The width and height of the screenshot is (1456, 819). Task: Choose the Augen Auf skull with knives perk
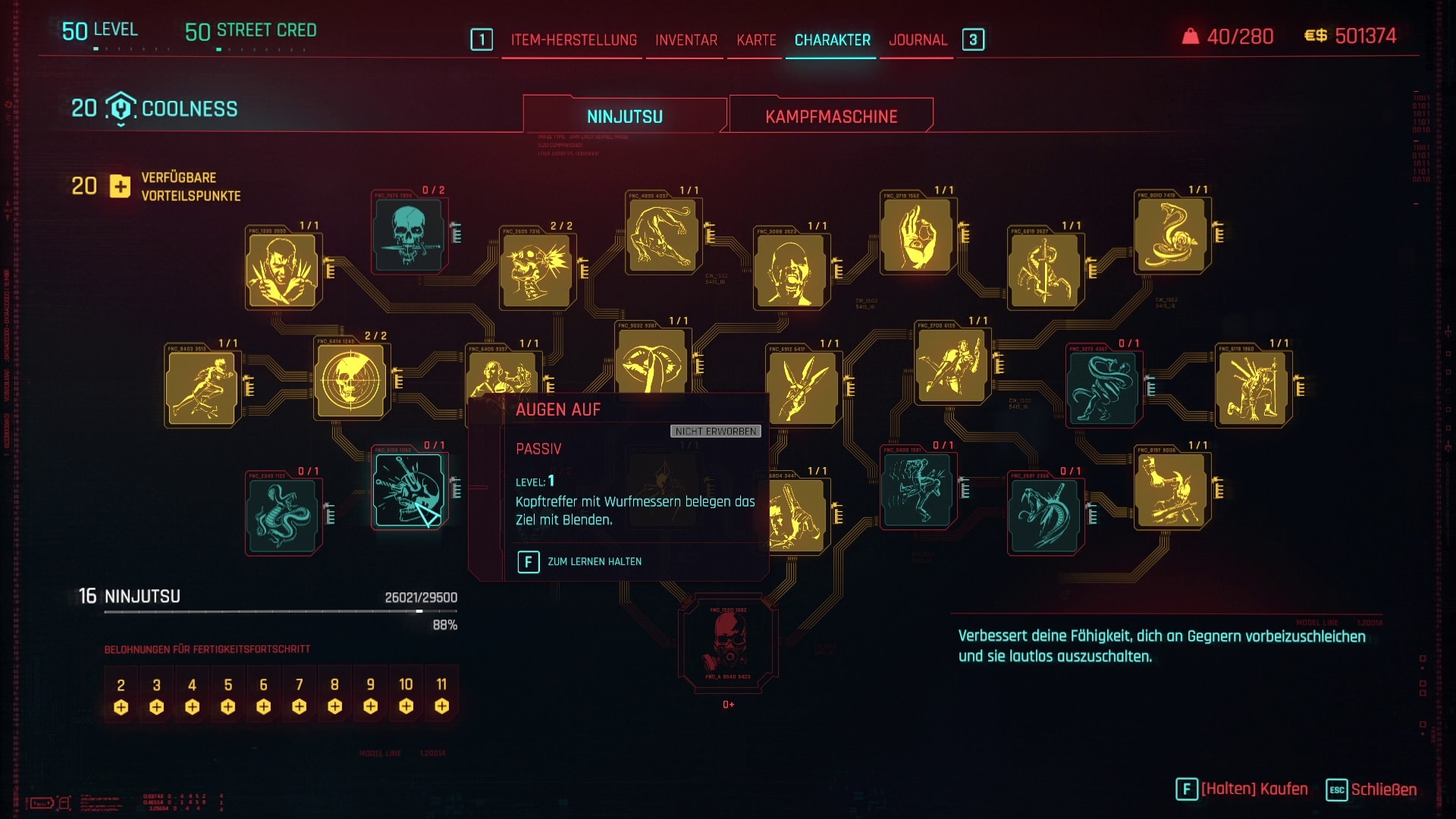point(409,490)
